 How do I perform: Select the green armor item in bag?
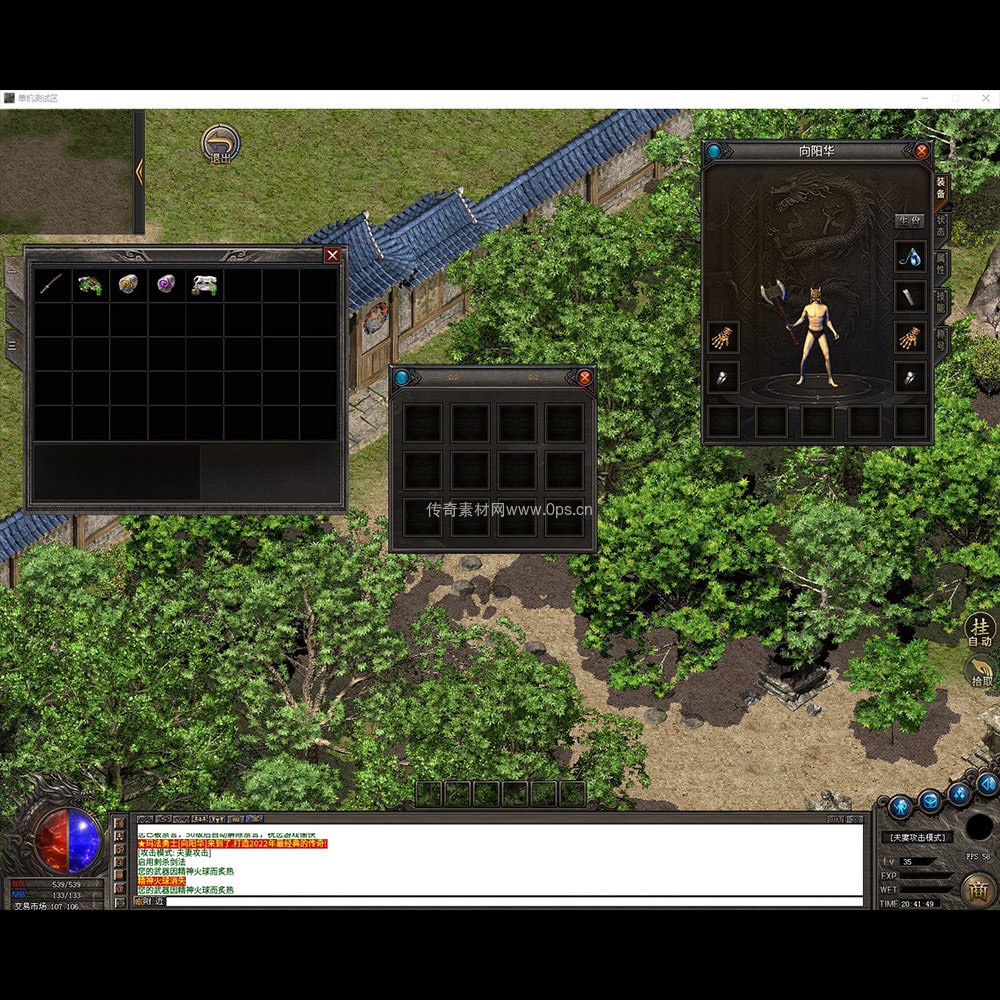tap(90, 285)
